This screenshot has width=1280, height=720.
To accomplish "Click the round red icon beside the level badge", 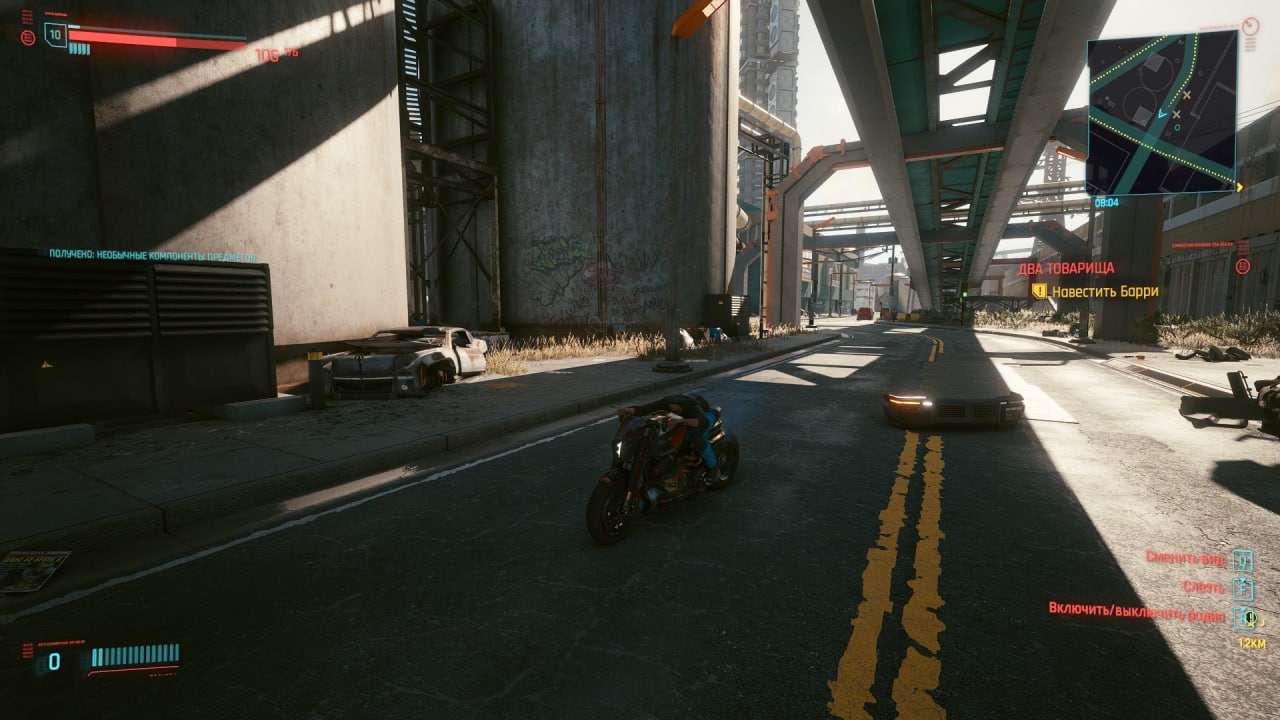I will [27, 37].
